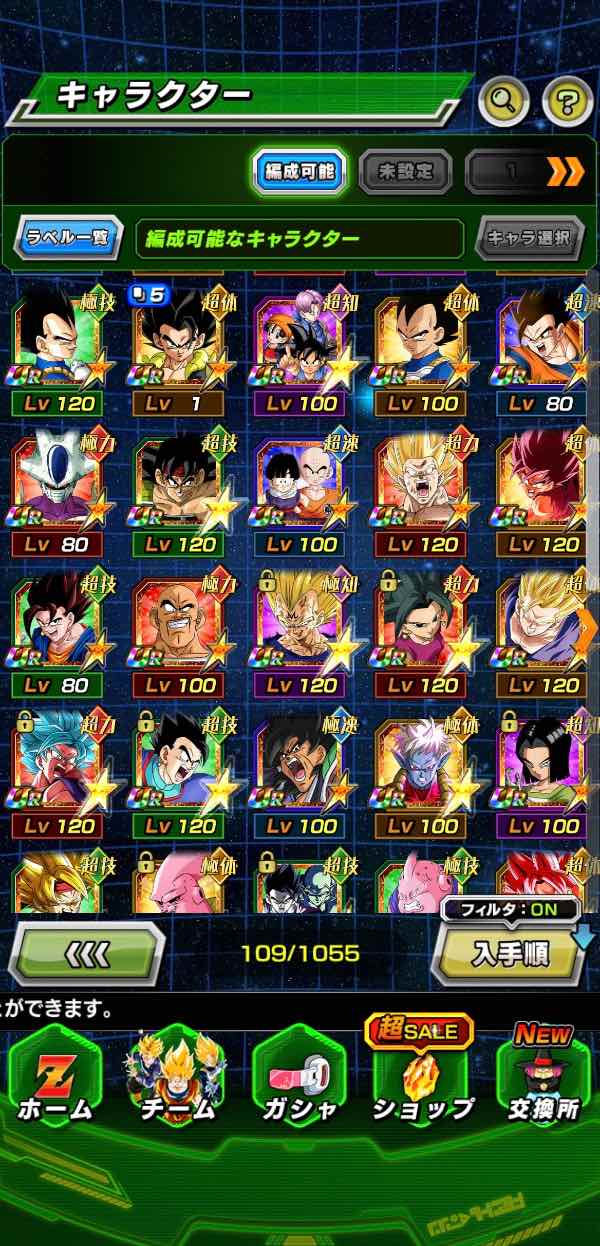Click the orange double-arrow next tab button
The height and width of the screenshot is (1246, 600).
[565, 172]
